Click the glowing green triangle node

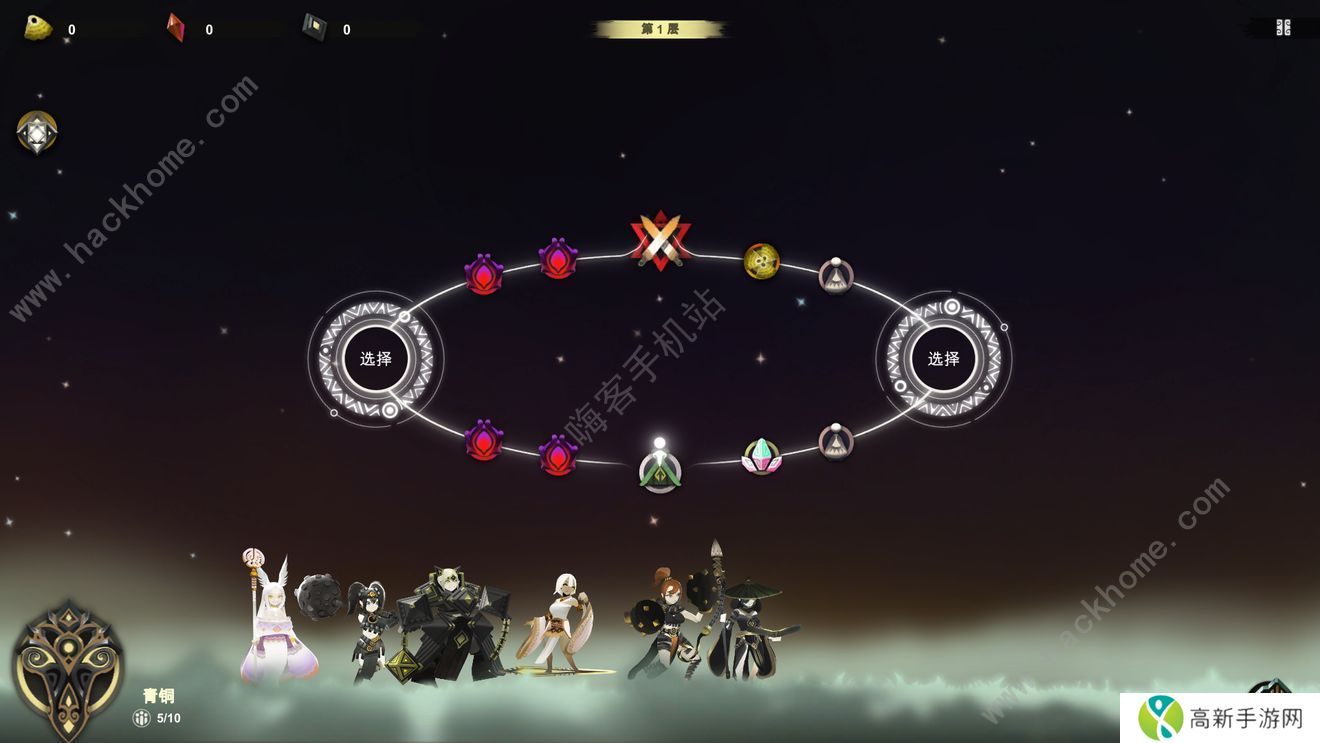[x=660, y=470]
